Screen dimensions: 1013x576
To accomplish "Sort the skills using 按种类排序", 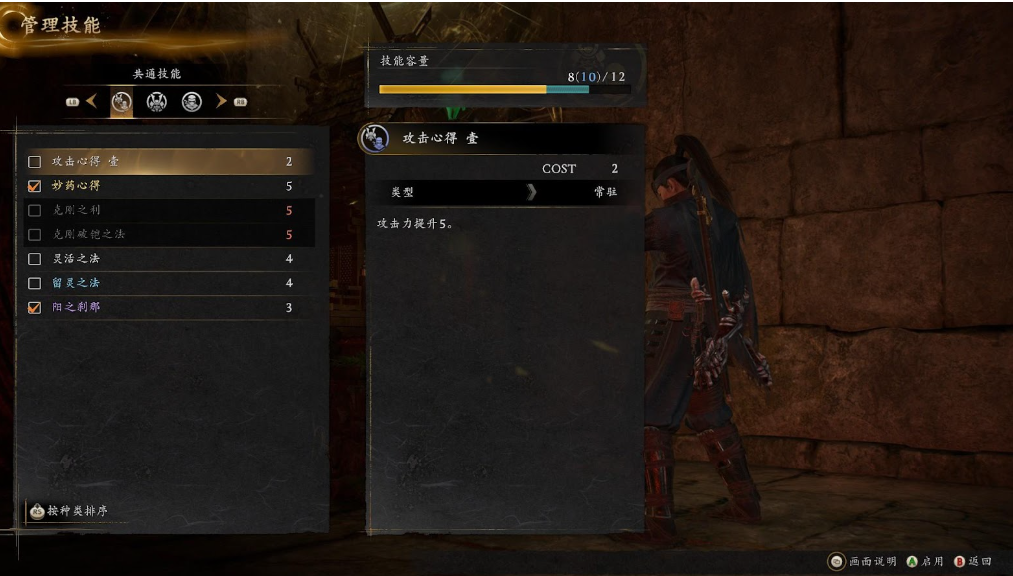I will (x=68, y=511).
